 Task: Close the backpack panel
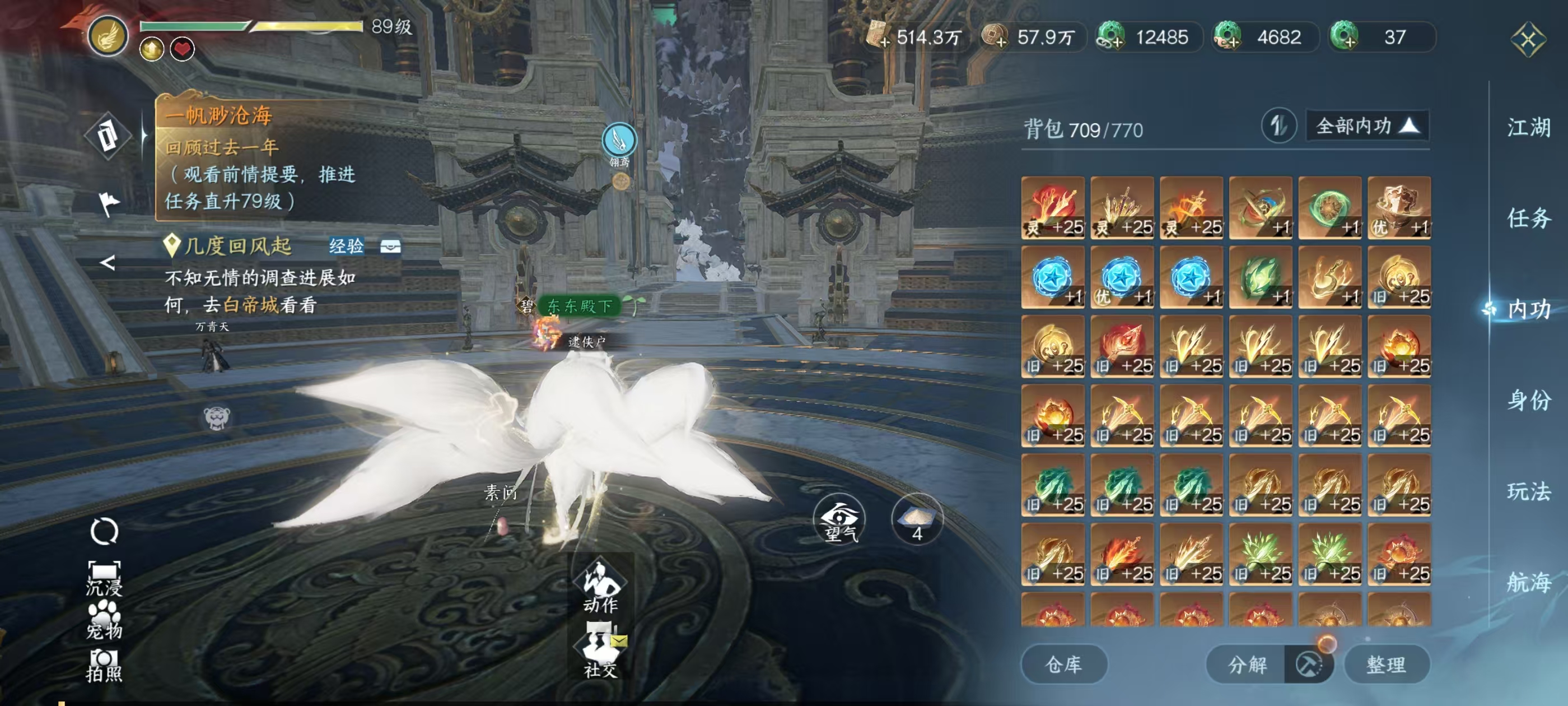click(1527, 40)
